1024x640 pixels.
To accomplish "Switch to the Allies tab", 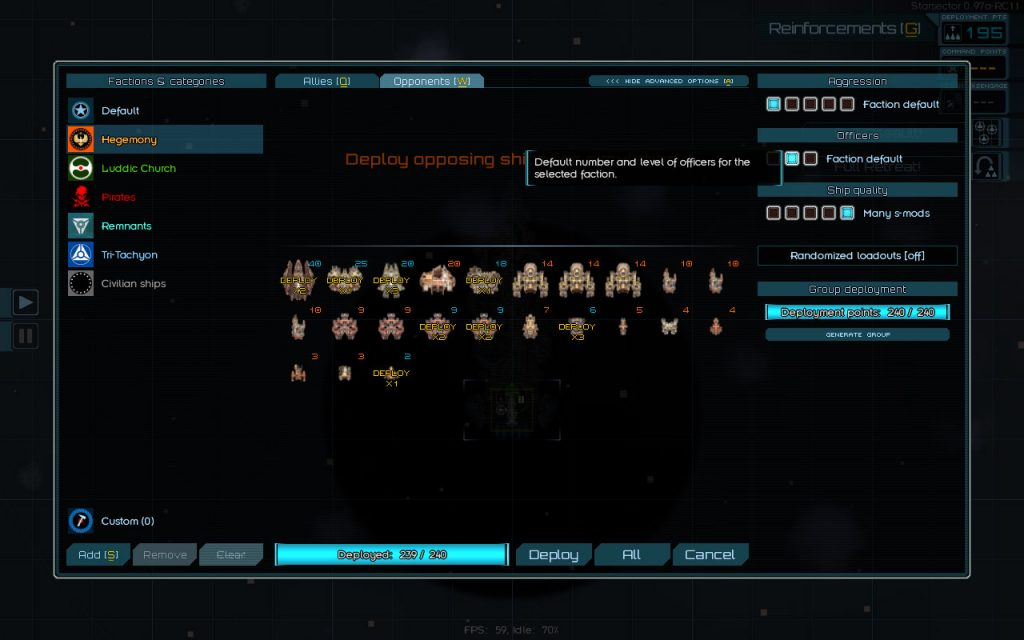I will click(x=326, y=81).
